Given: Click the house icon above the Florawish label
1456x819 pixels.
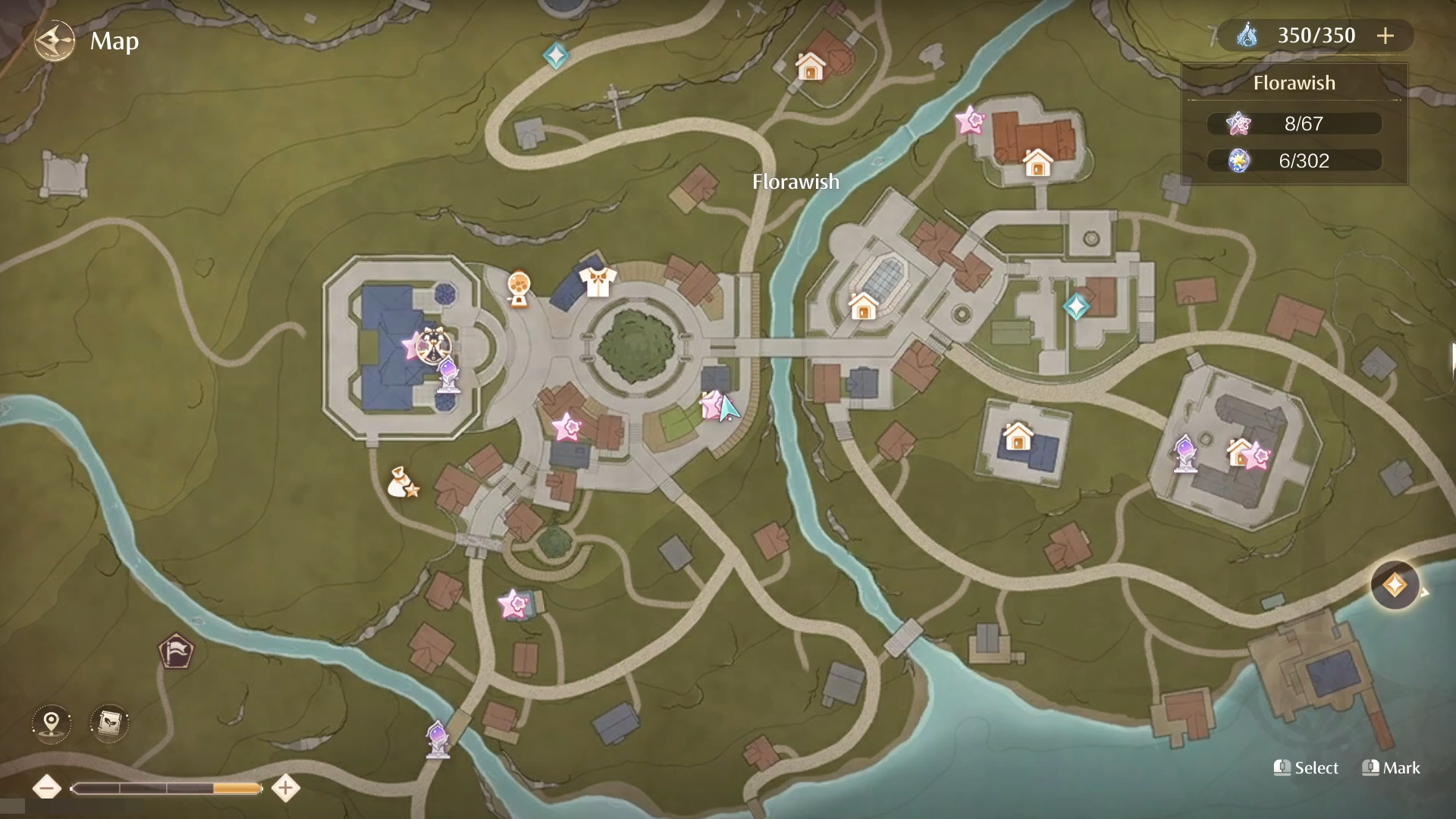Looking at the screenshot, I should point(811,67).
